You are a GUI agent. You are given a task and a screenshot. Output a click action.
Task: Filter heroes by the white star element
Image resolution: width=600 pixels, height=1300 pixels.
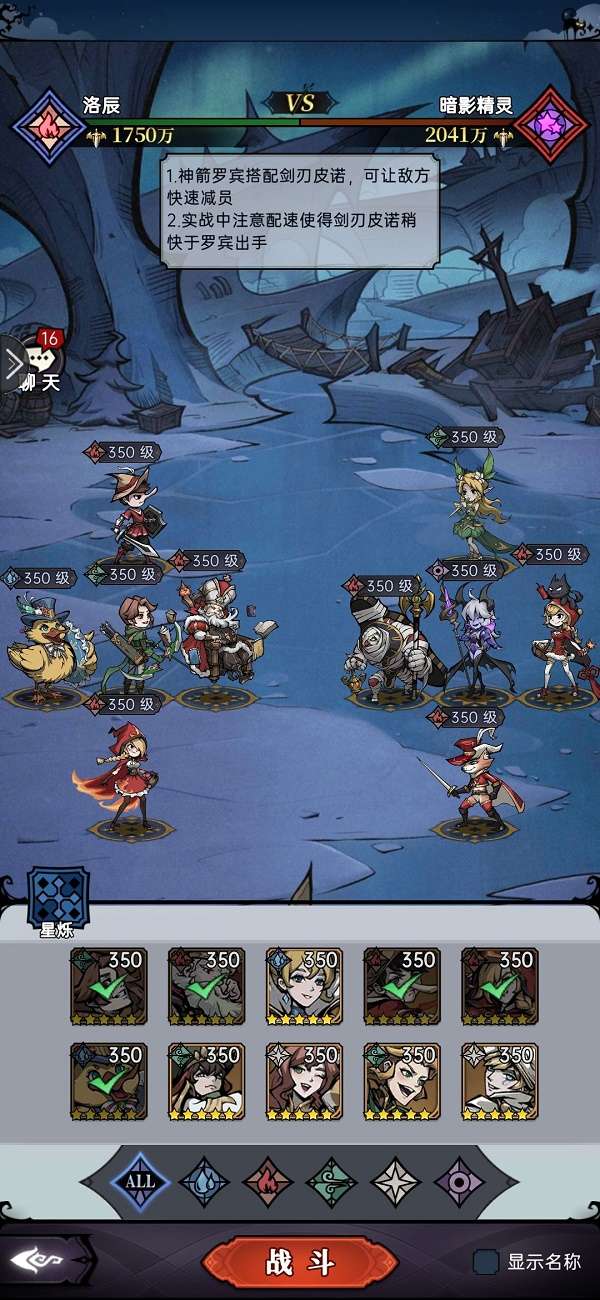(x=396, y=1181)
